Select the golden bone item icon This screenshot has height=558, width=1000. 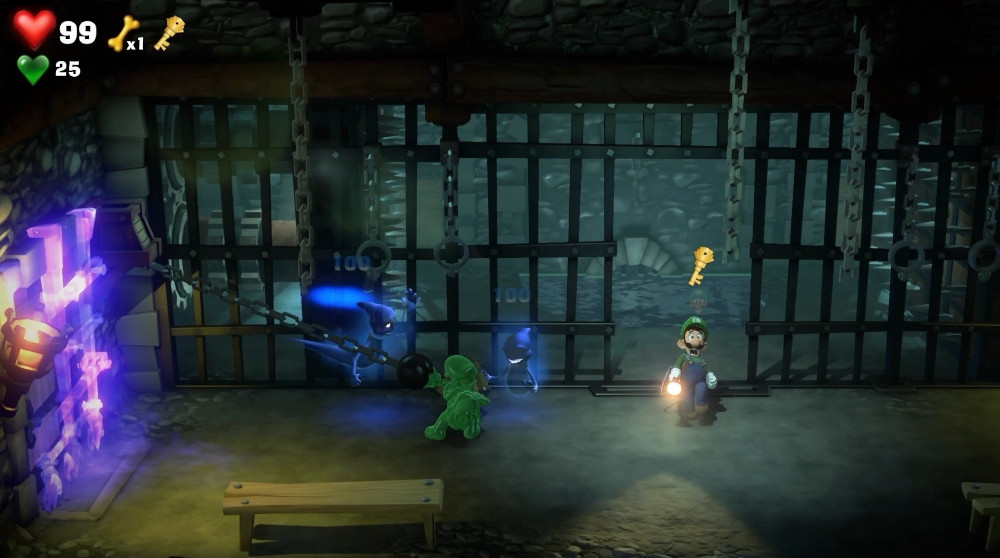pyautogui.click(x=121, y=32)
